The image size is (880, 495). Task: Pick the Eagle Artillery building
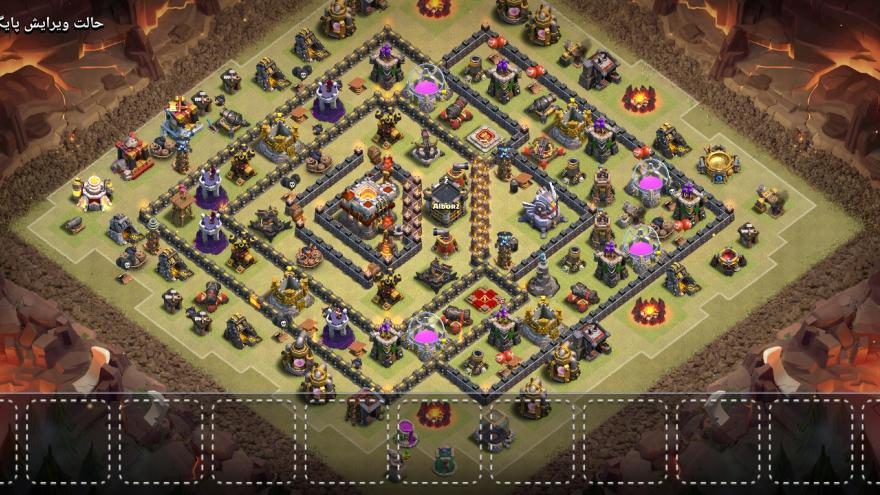click(x=543, y=210)
